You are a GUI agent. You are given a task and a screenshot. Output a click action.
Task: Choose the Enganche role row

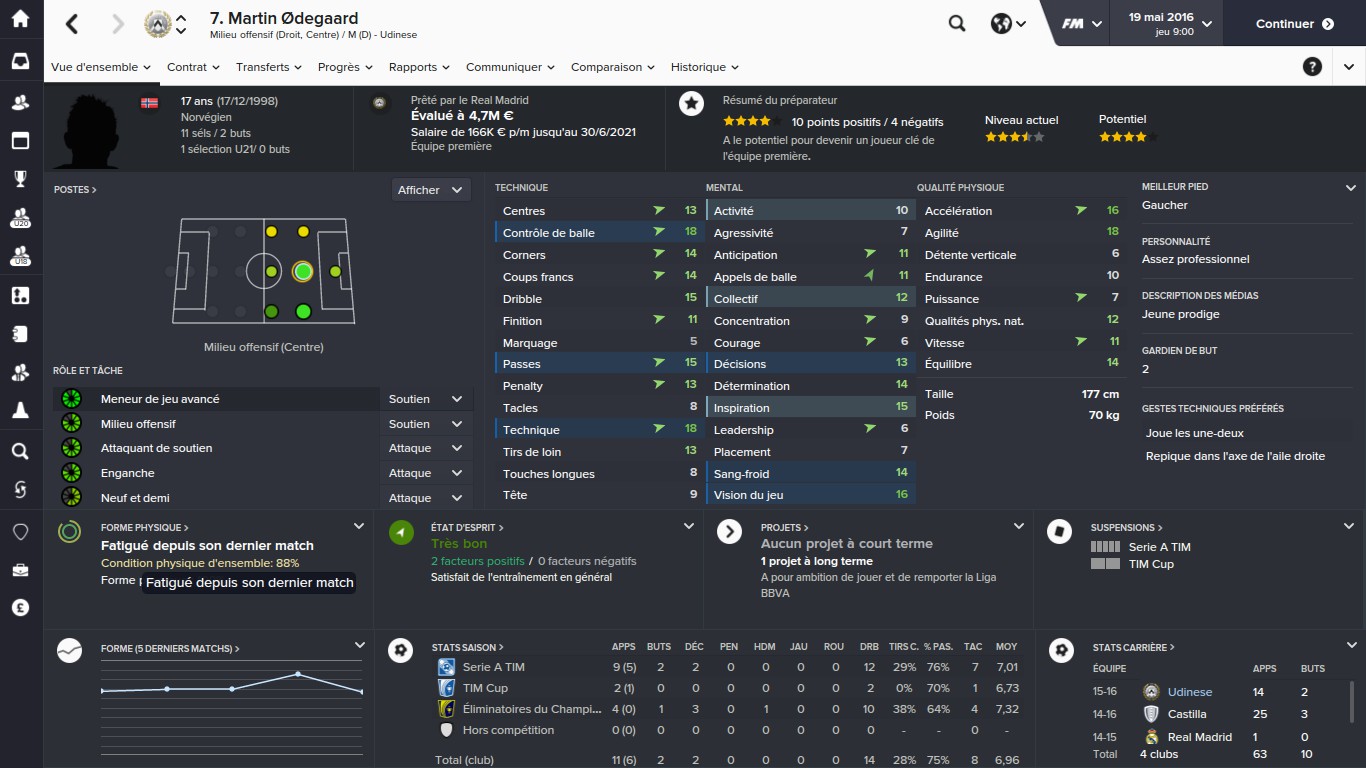[128, 473]
